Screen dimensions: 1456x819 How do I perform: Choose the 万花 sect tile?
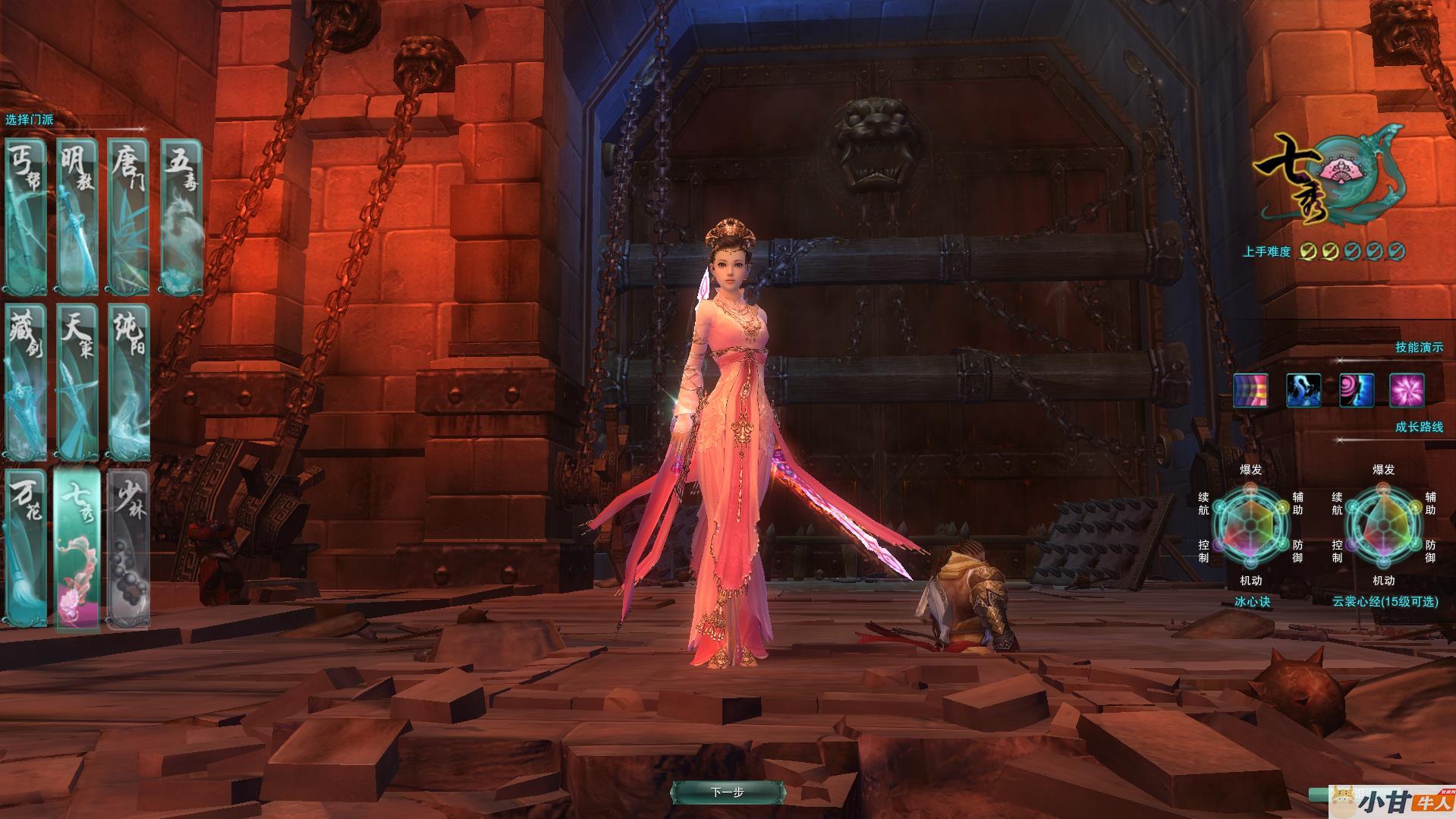(x=25, y=548)
